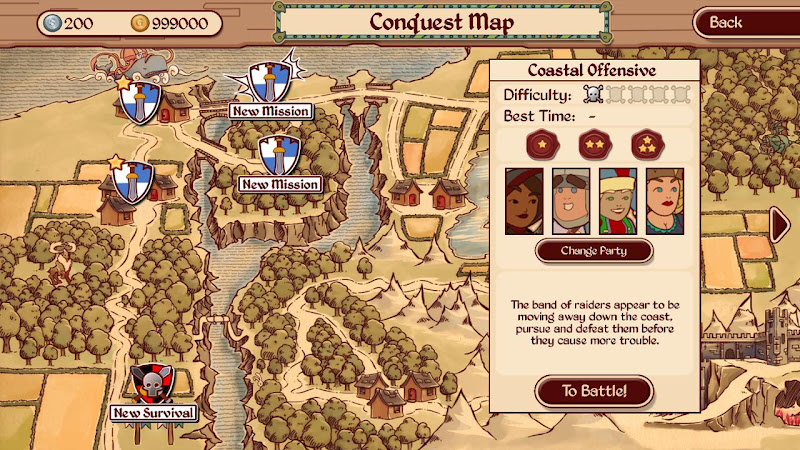Start the mission with To Battle!
The width and height of the screenshot is (800, 450).
coord(594,391)
